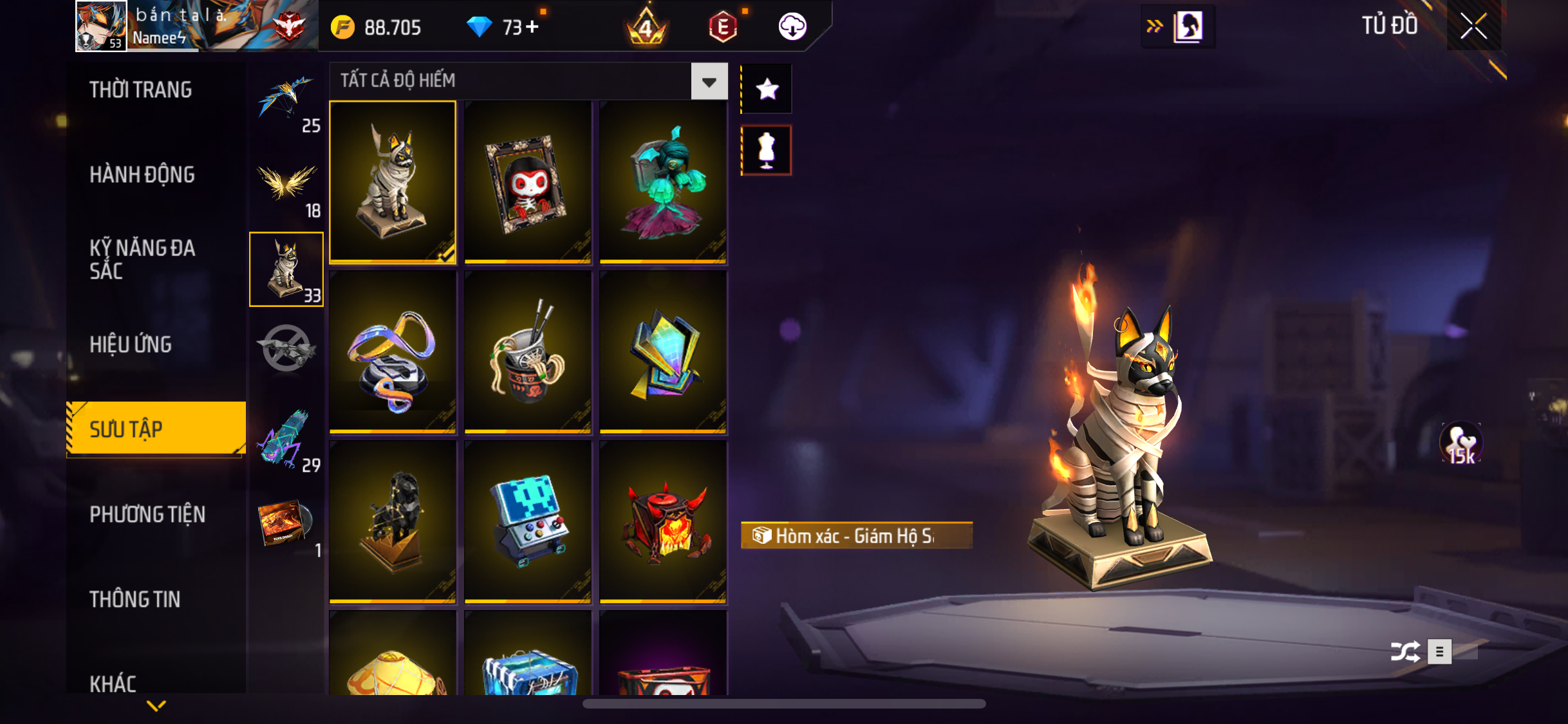
Task: Choose the blue arcade machine loot box
Action: (x=528, y=522)
